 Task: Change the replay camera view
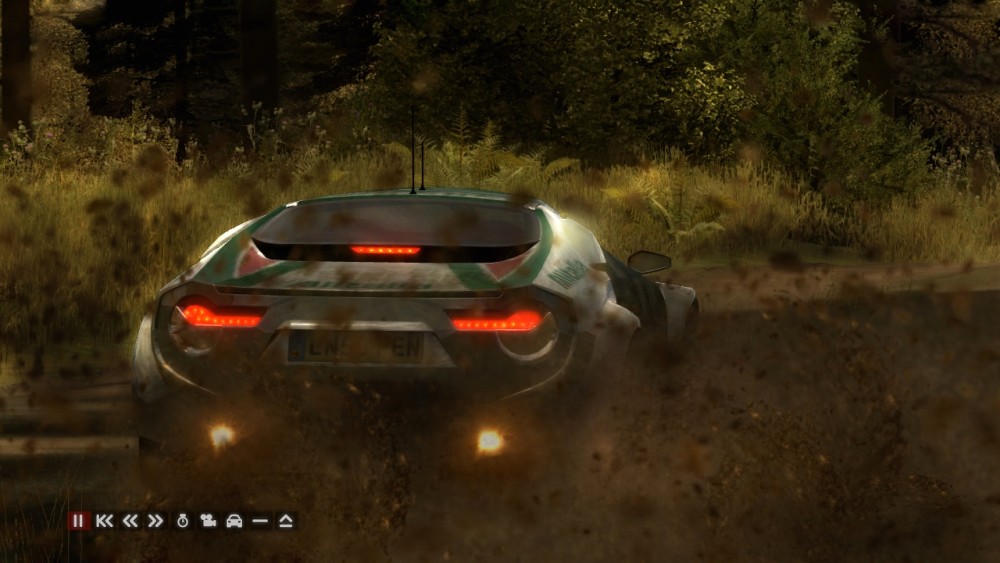[209, 521]
